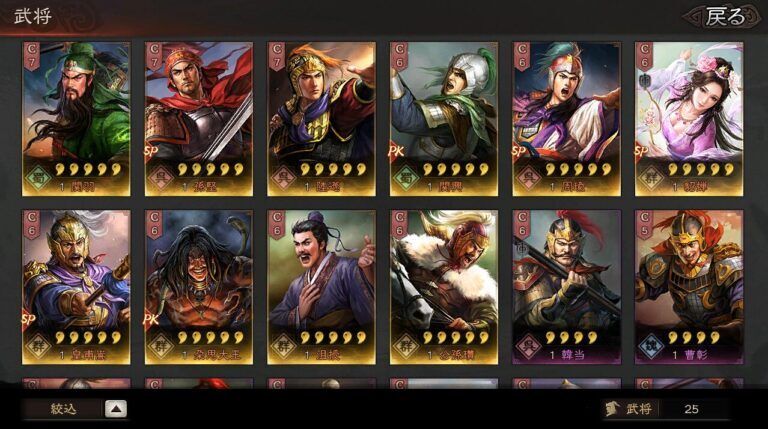Screen dimensions: 768x429
Task: Select the Guan Xing (関興) officer card
Action: (444, 118)
